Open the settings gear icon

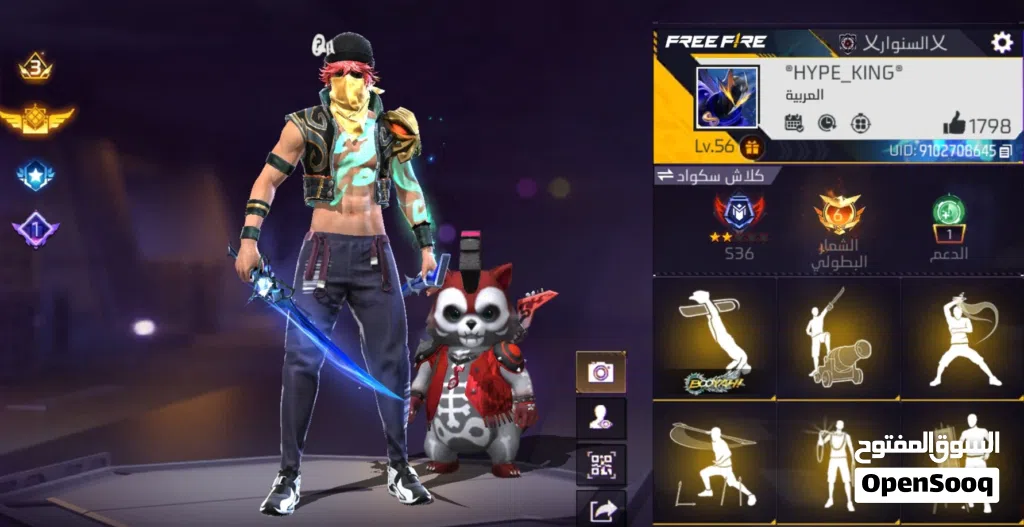[1001, 42]
